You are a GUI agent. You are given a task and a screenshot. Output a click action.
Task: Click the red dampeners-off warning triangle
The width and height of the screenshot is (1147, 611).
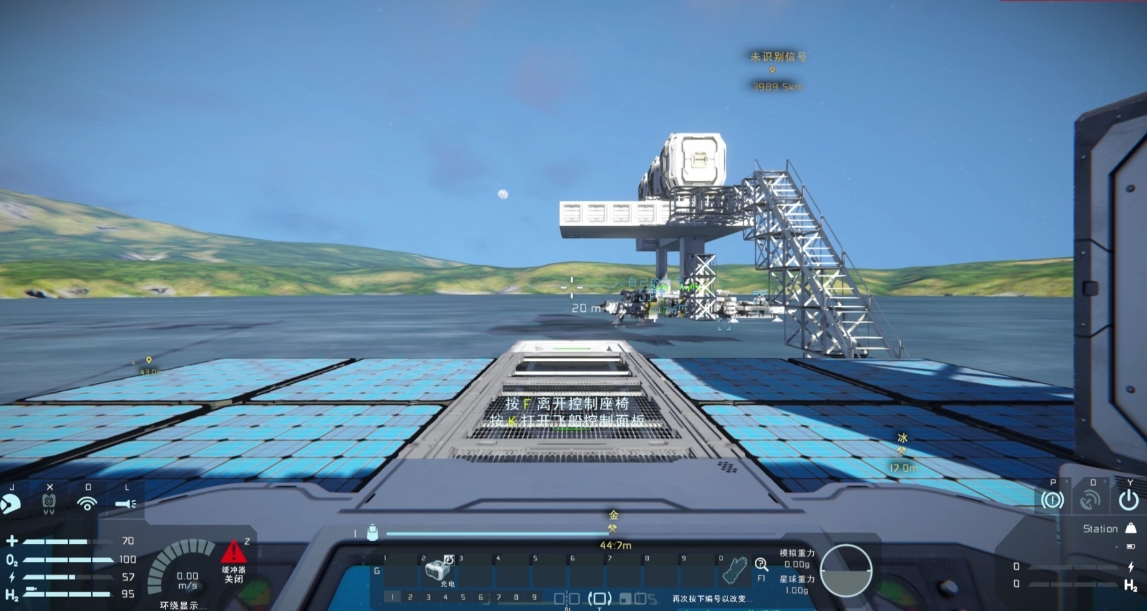(234, 553)
